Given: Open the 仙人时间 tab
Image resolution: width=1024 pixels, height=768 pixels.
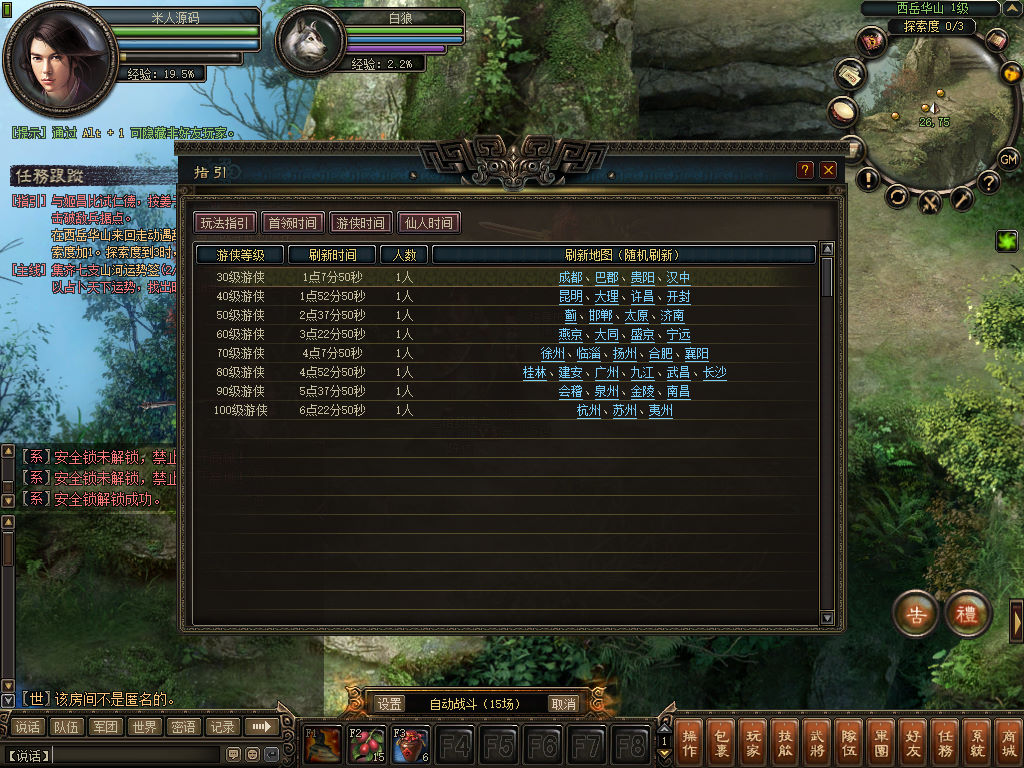Looking at the screenshot, I should point(429,223).
